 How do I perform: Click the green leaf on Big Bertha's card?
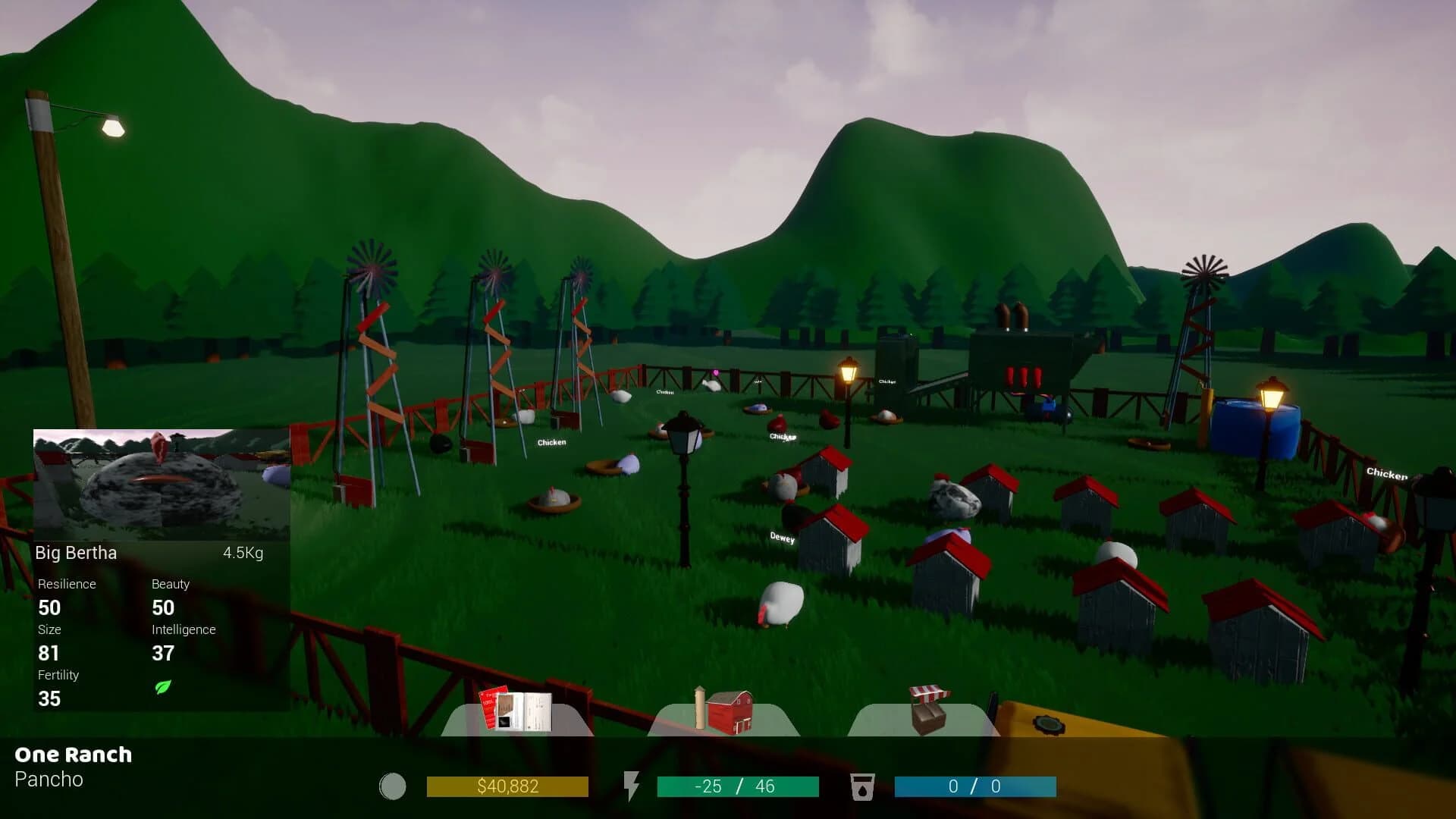tap(163, 689)
